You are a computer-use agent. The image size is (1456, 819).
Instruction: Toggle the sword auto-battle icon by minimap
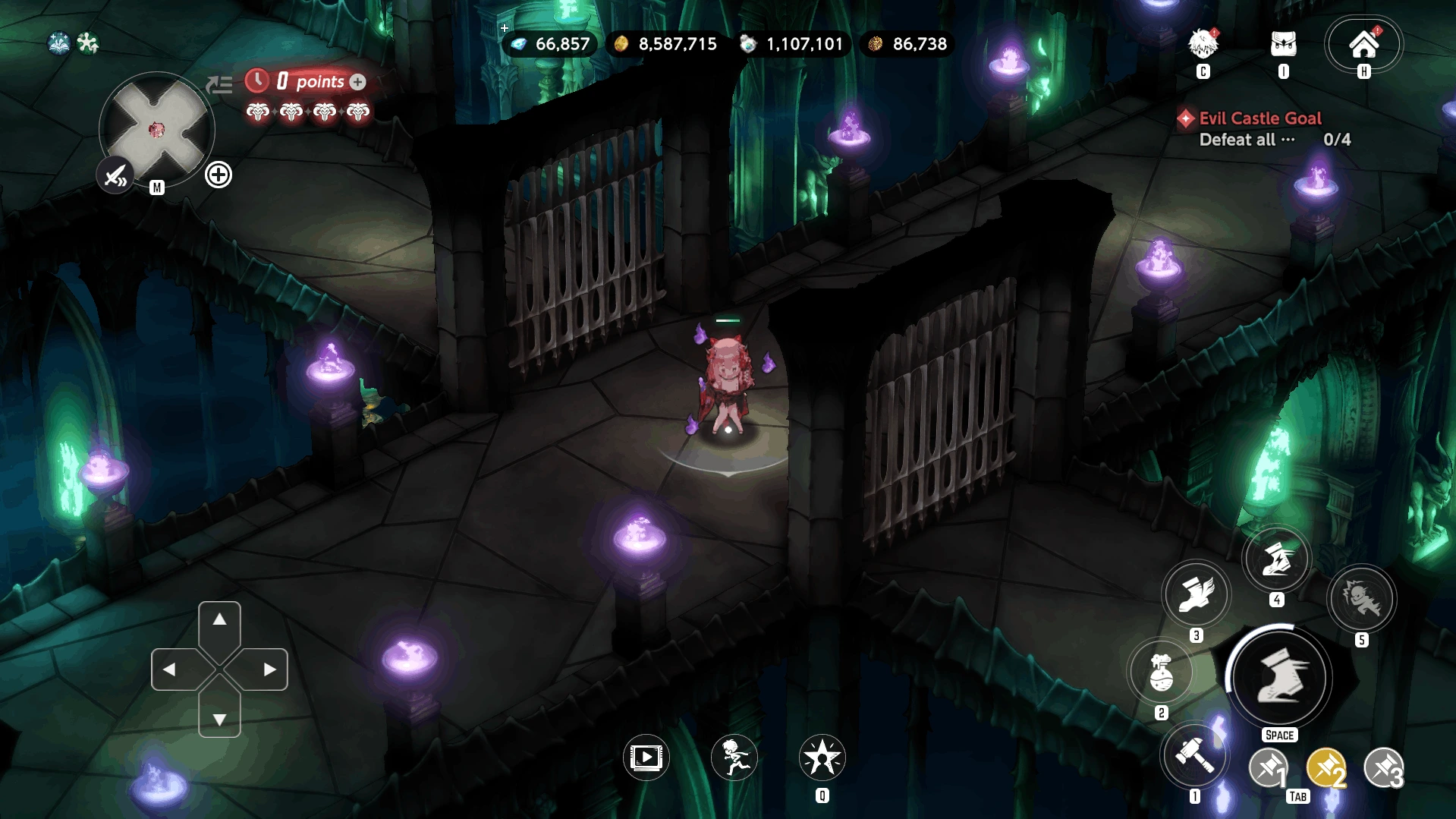coord(115,176)
